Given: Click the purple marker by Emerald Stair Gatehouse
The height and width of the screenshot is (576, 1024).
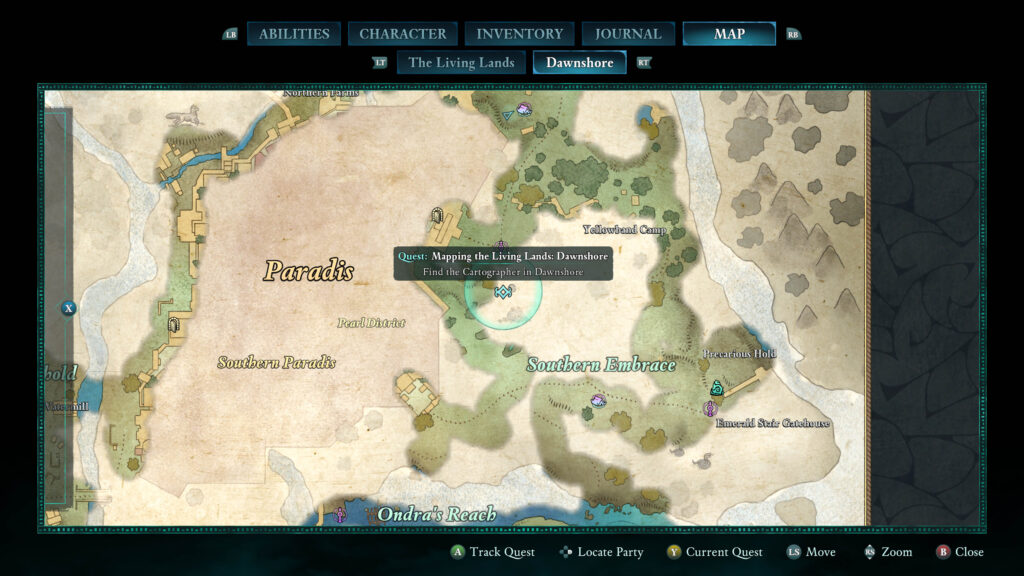Looking at the screenshot, I should (x=710, y=408).
